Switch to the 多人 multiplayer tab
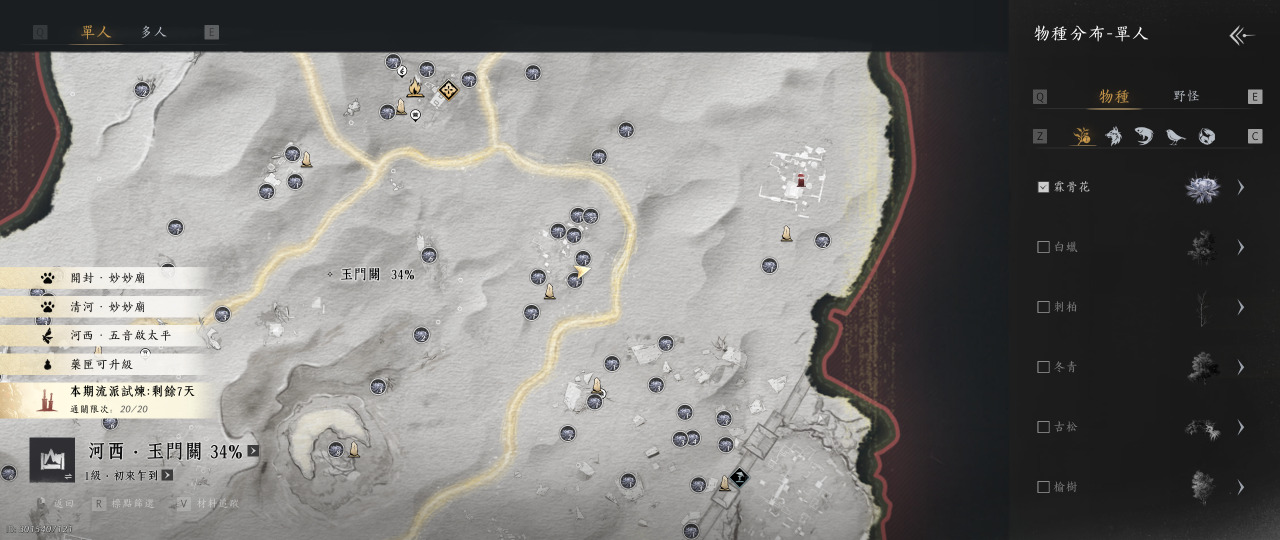The height and width of the screenshot is (540, 1280). coord(154,32)
